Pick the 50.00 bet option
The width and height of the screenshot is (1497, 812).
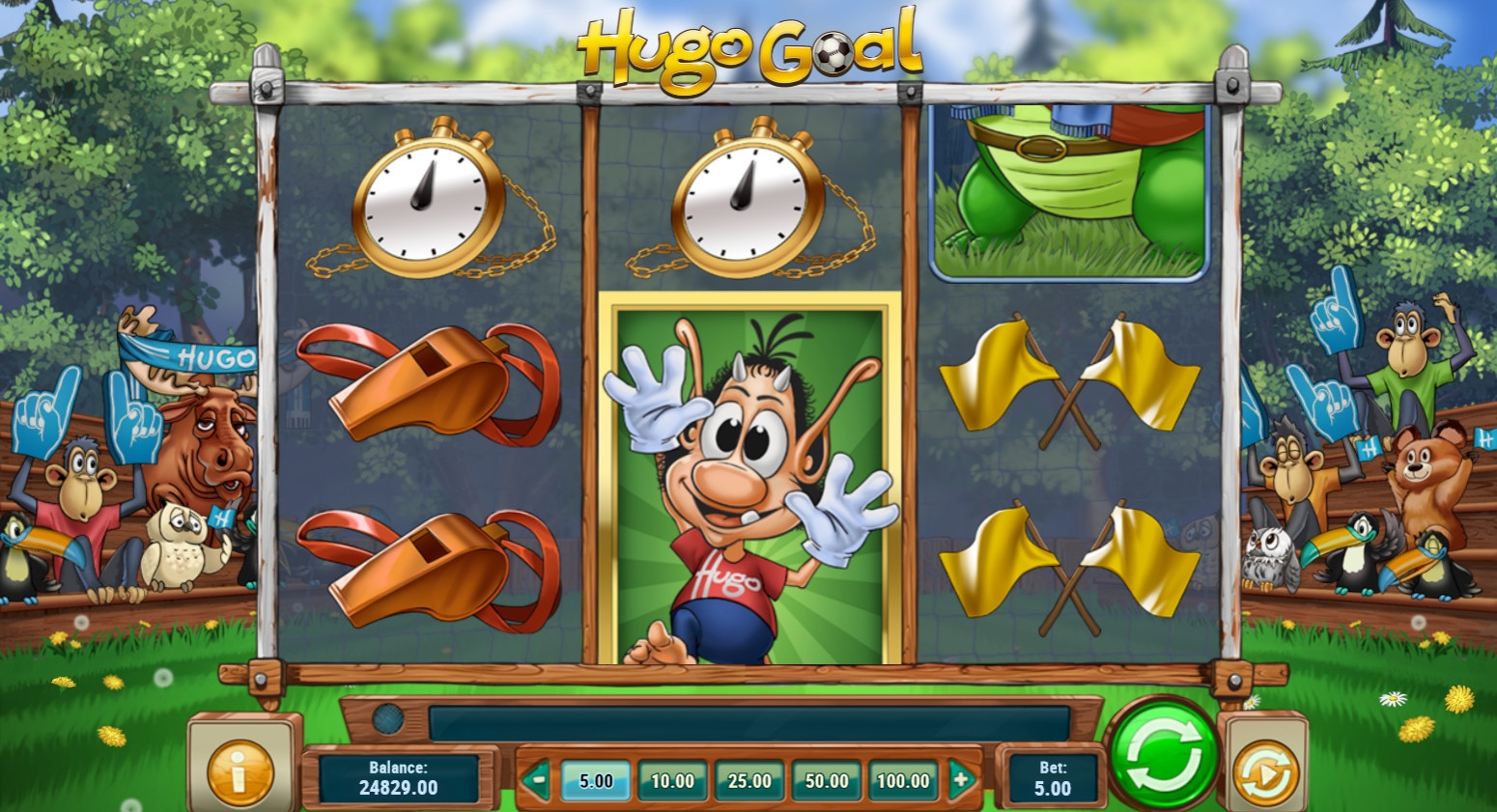[x=827, y=780]
